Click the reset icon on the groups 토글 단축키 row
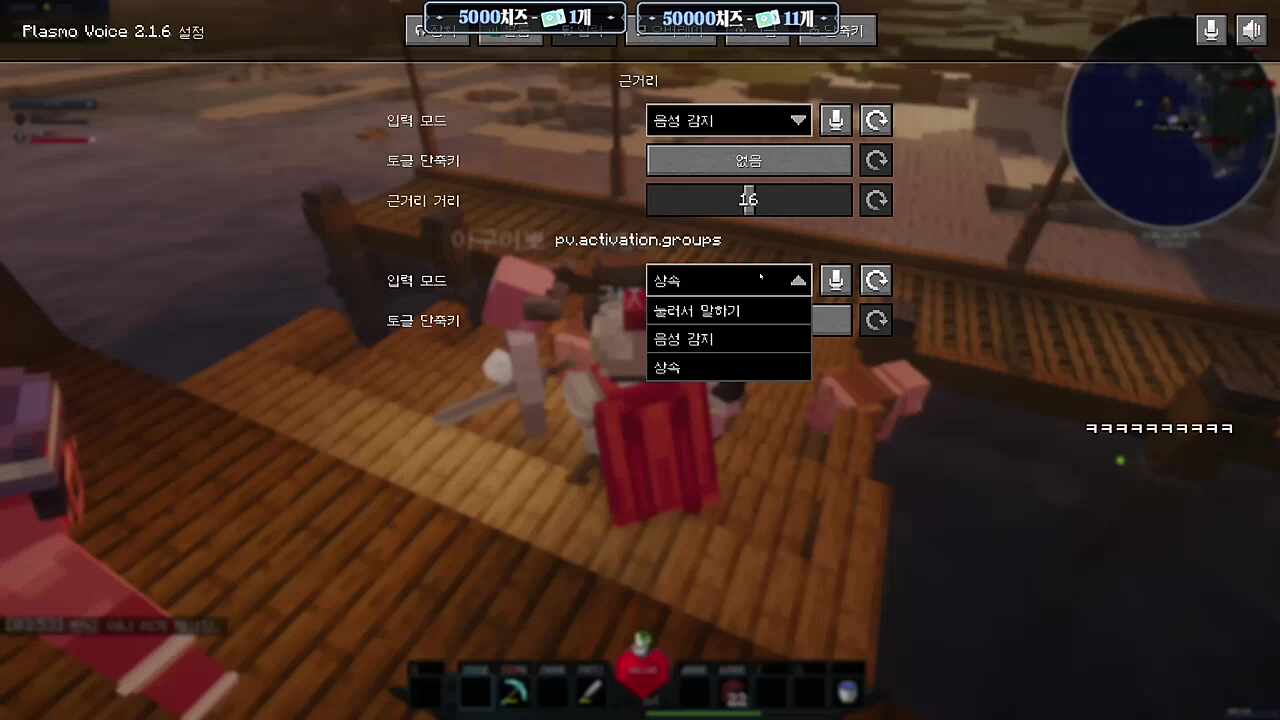1280x720 pixels. [875, 320]
